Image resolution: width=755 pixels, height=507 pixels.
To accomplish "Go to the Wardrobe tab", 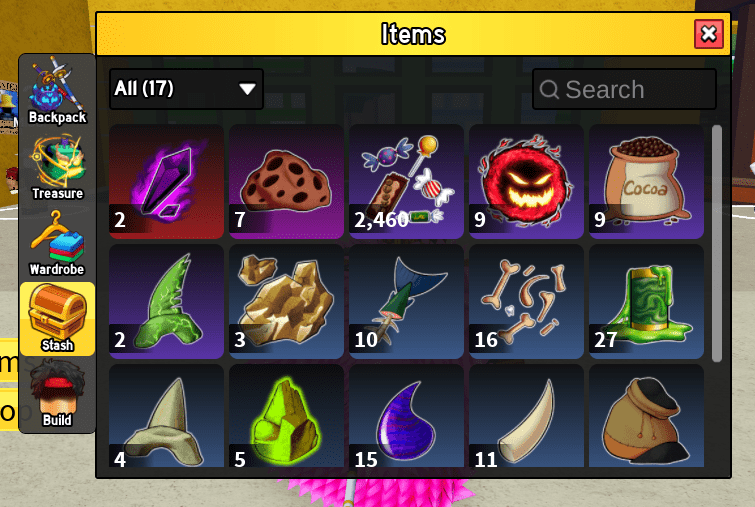I will [57, 243].
